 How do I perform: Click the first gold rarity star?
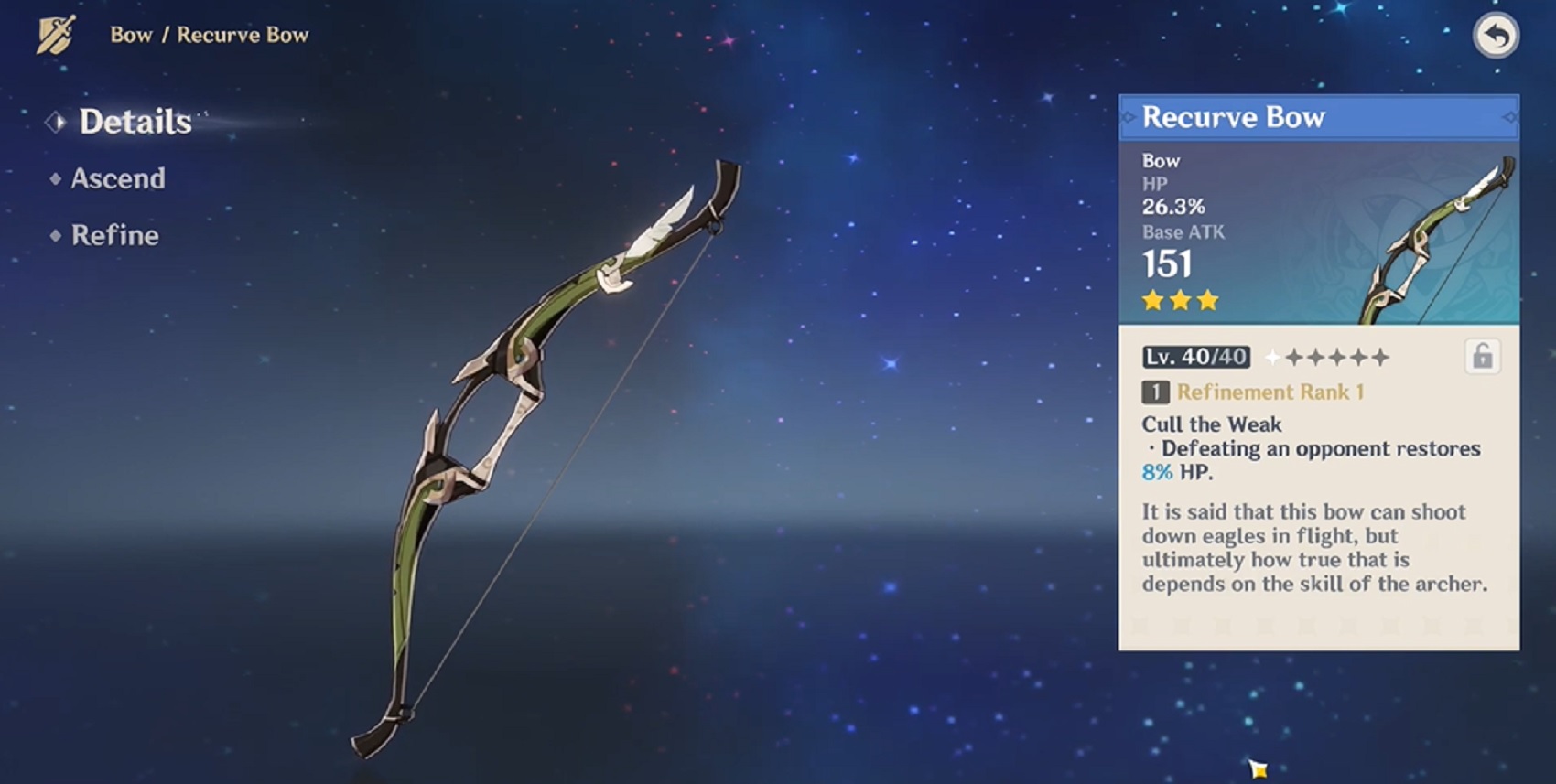pos(1151,300)
